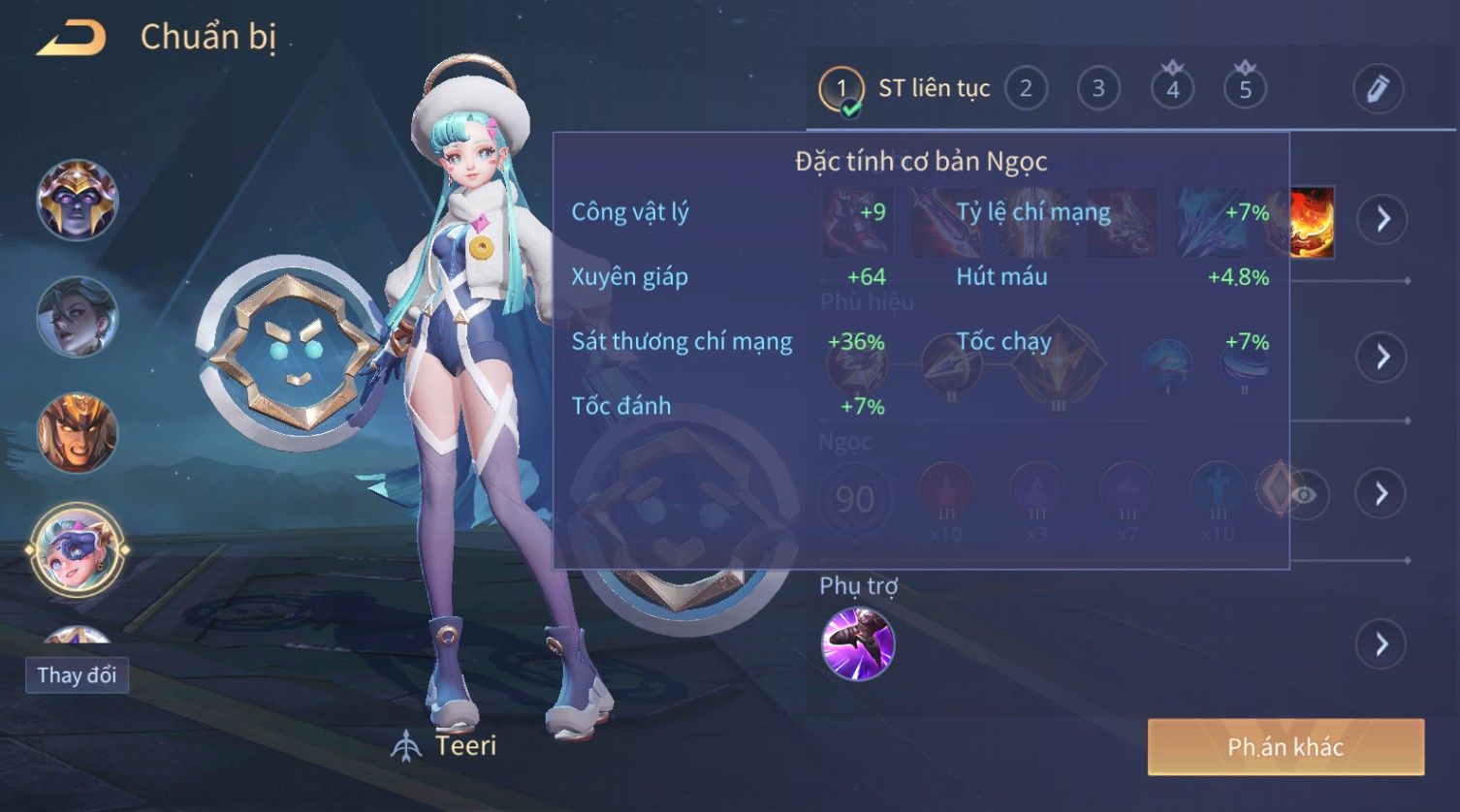Select loadout preset 4
The width and height of the screenshot is (1460, 812).
click(1172, 89)
